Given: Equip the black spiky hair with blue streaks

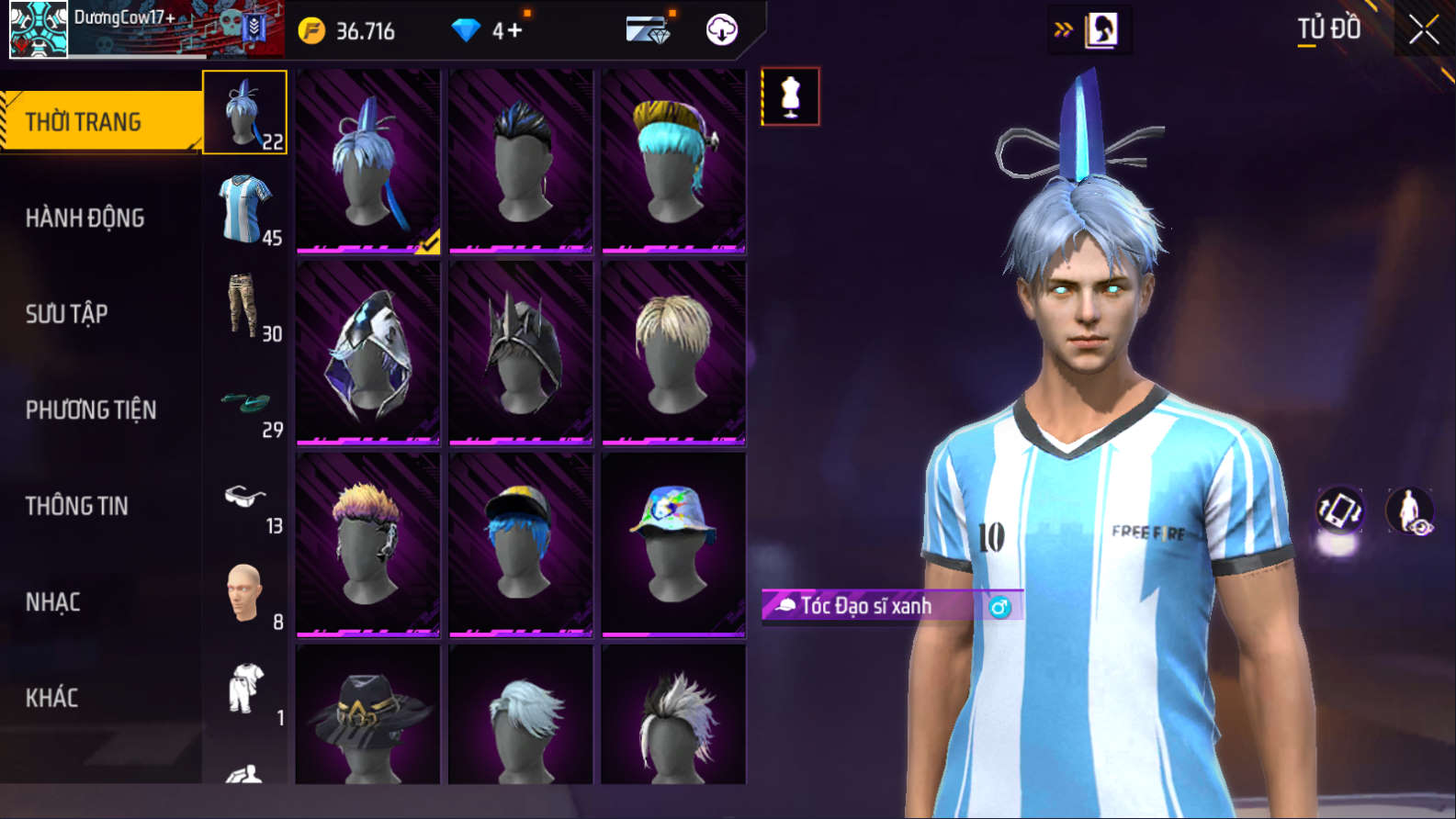Looking at the screenshot, I should [x=521, y=161].
